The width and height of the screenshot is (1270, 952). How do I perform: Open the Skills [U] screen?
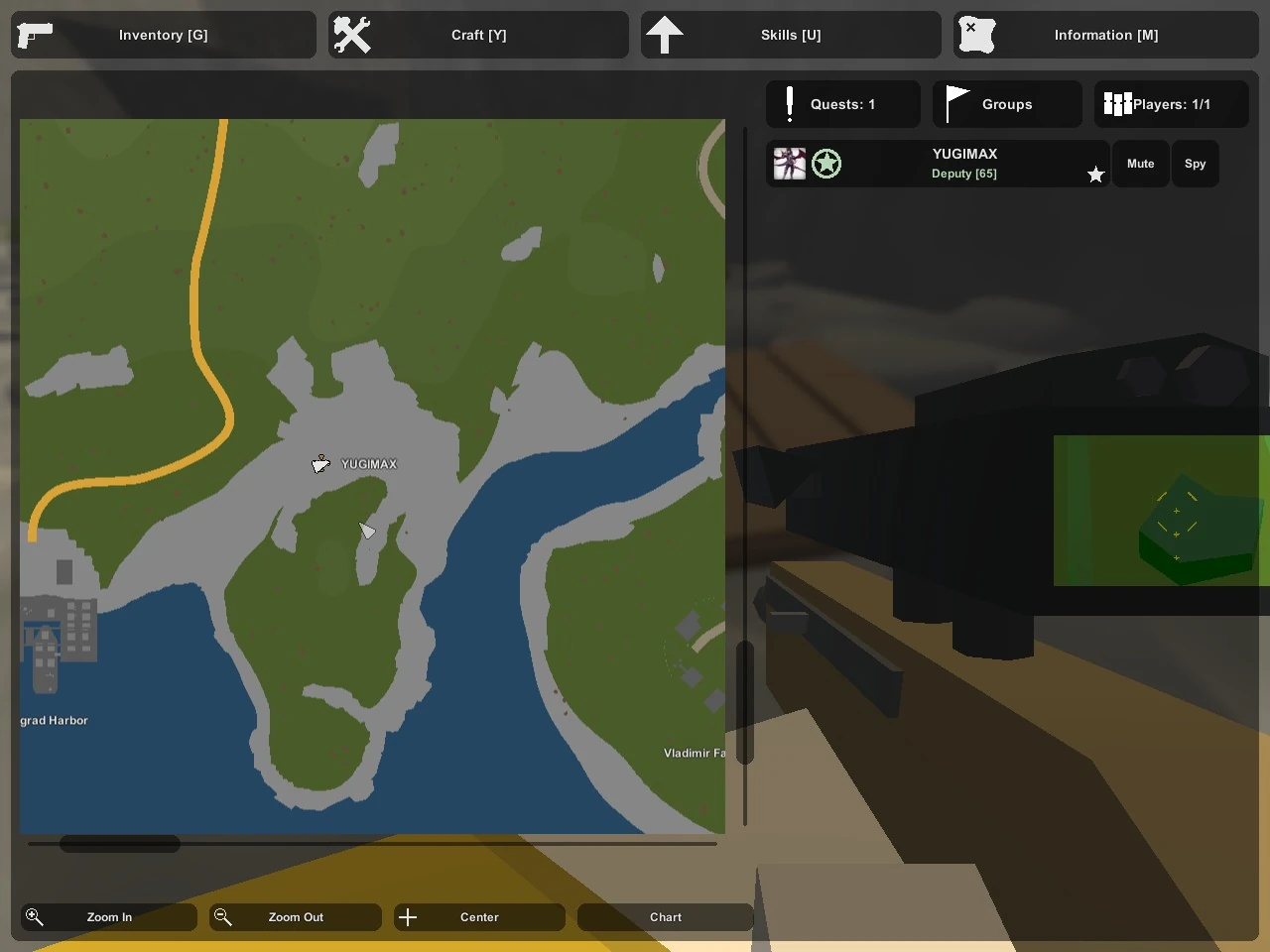(791, 35)
